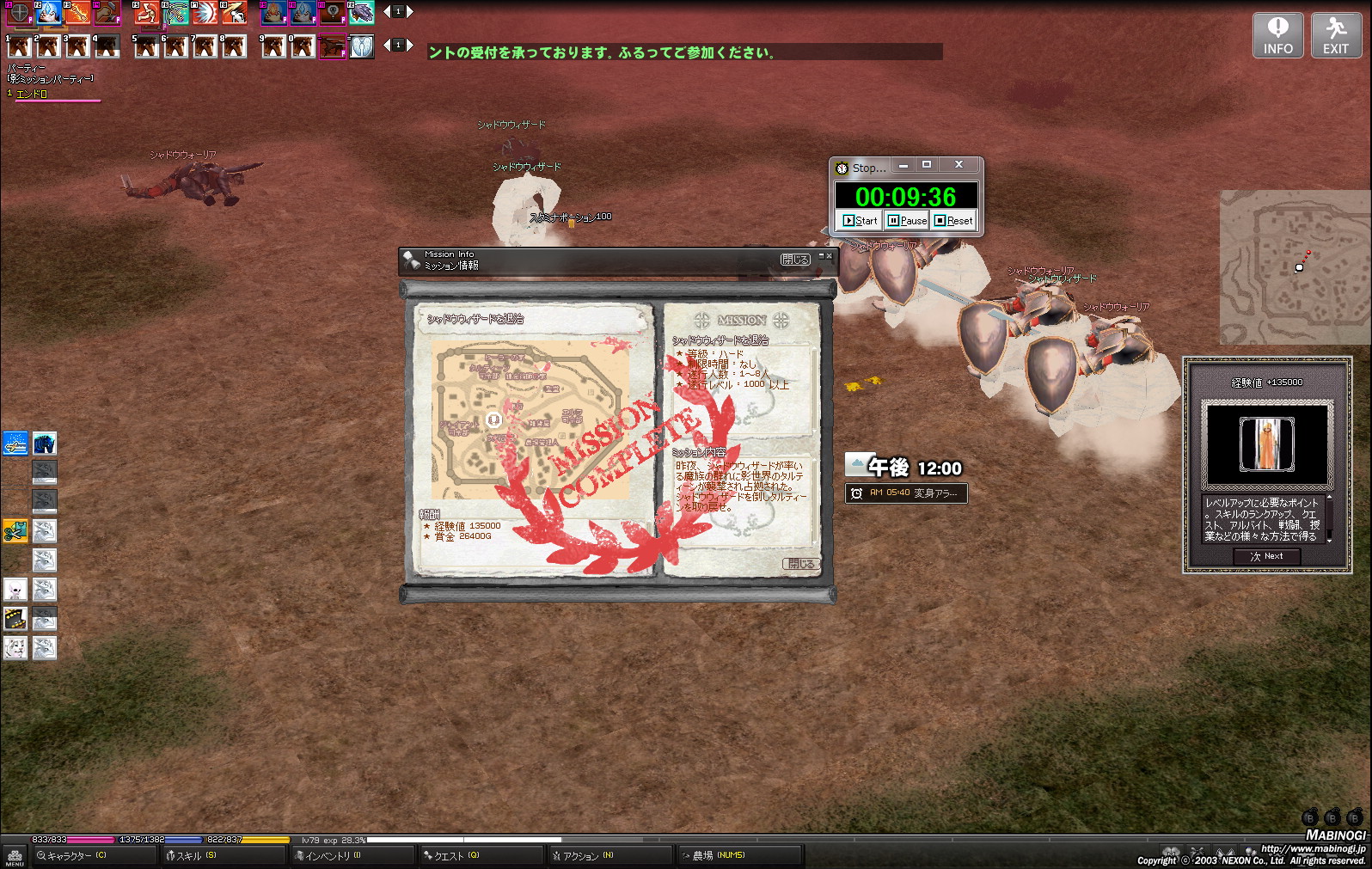Close Mission Info with the title bar 閉じる button
The width and height of the screenshot is (1372, 869).
[794, 260]
